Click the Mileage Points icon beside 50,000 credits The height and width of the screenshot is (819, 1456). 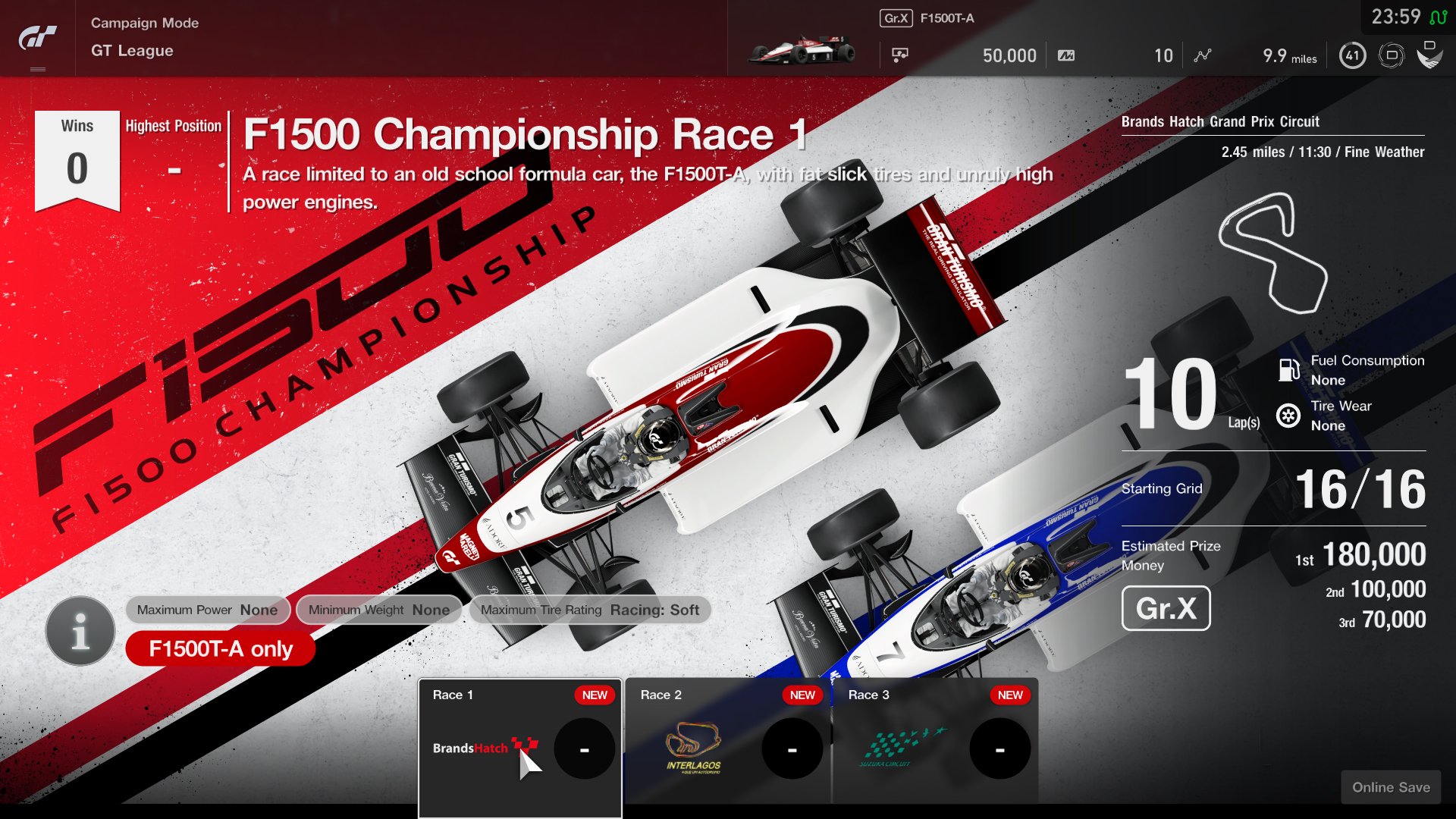pos(1065,55)
